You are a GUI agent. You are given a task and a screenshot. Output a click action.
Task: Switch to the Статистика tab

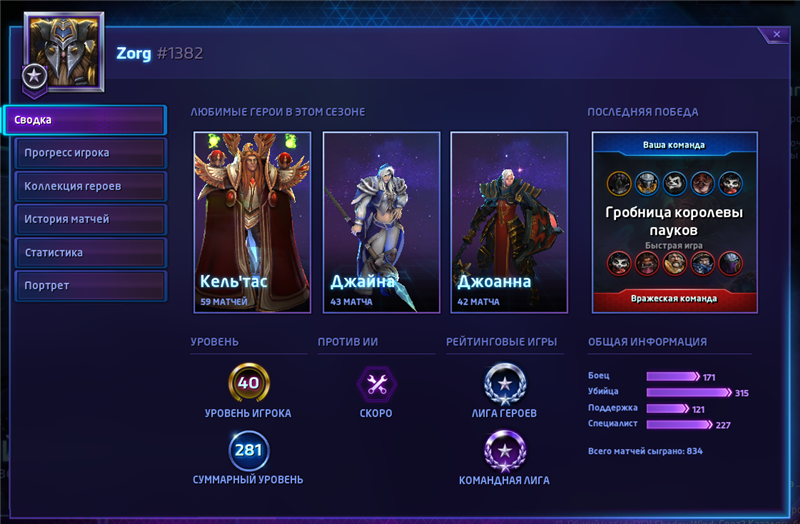click(x=90, y=252)
